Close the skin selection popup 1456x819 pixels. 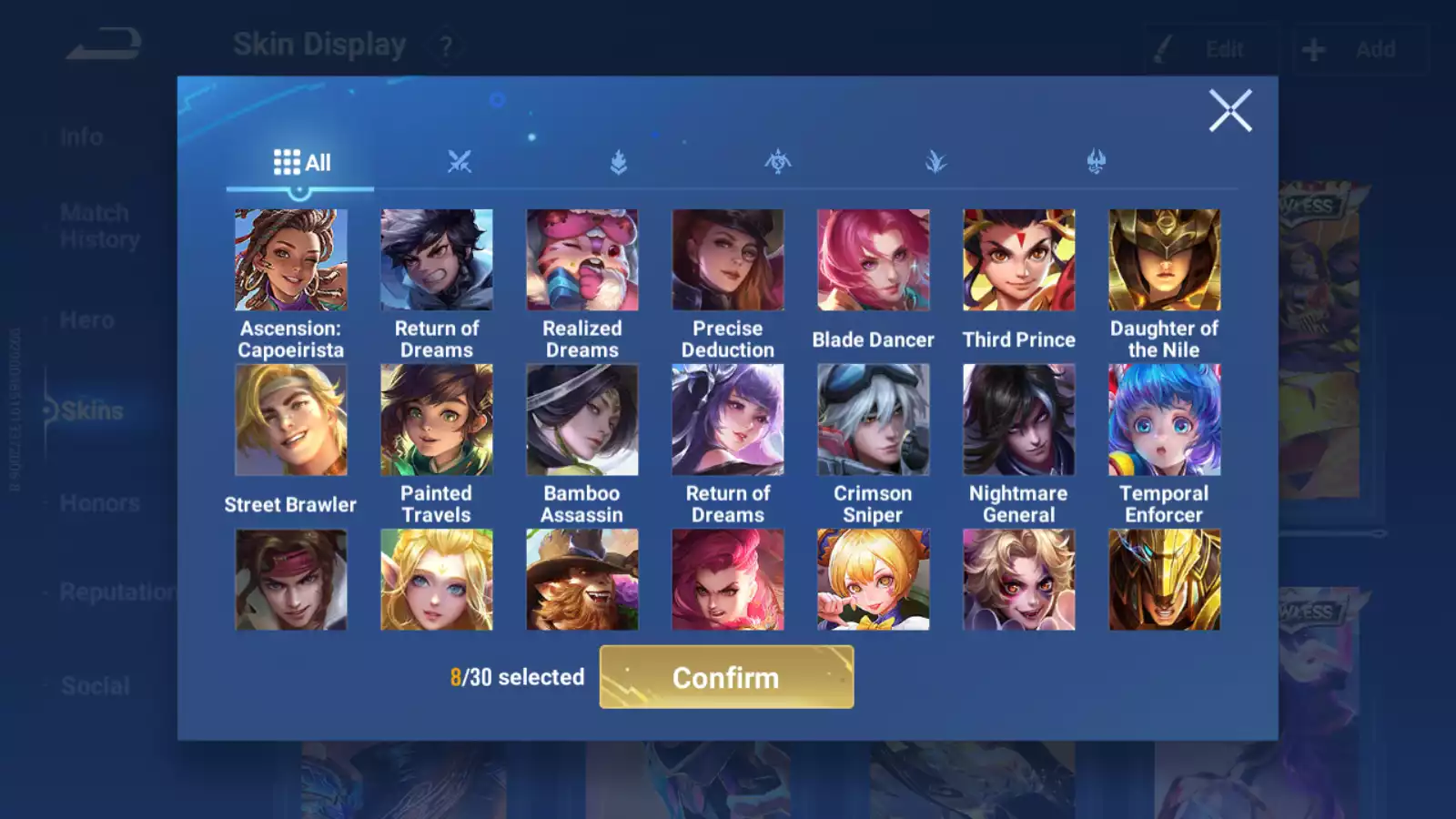pos(1229,111)
